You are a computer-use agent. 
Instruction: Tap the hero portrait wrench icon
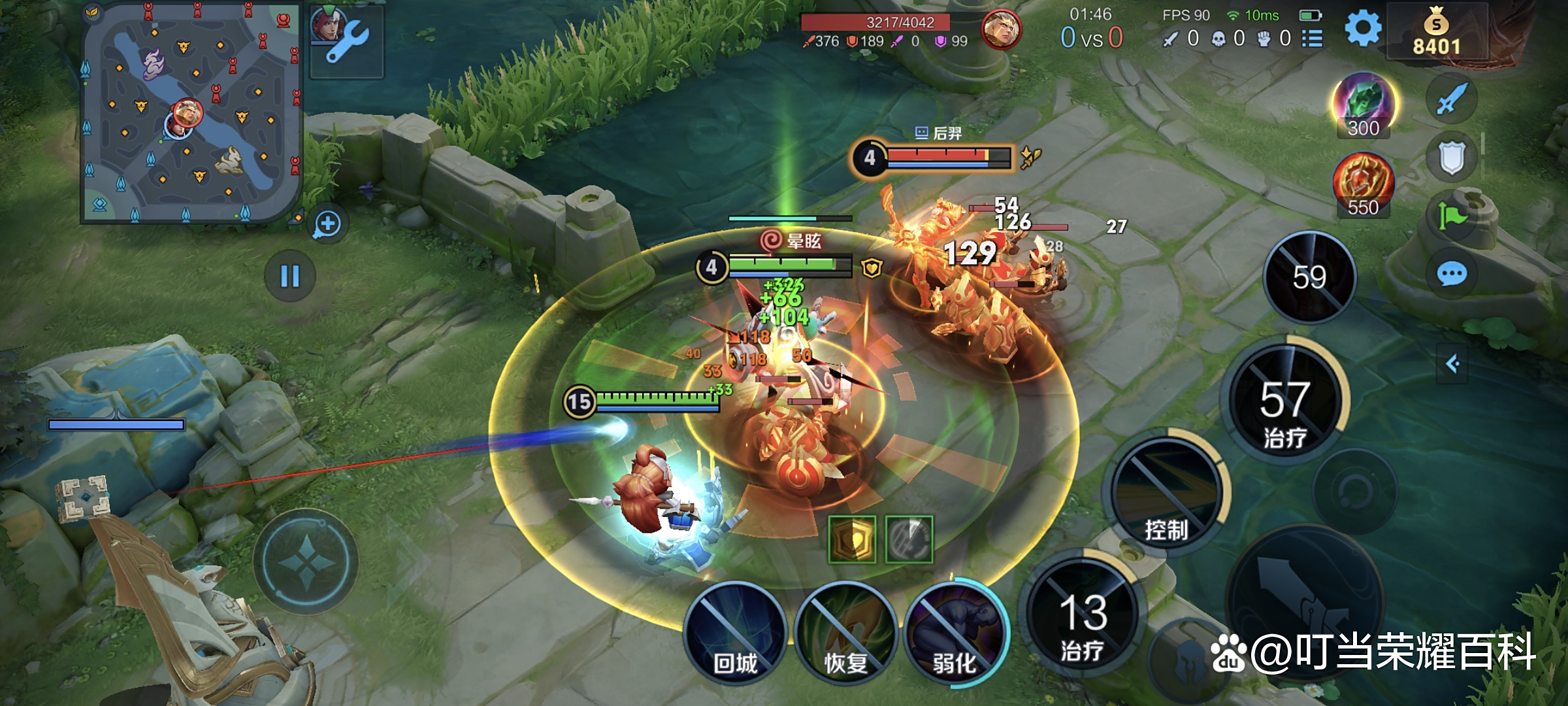(x=346, y=41)
